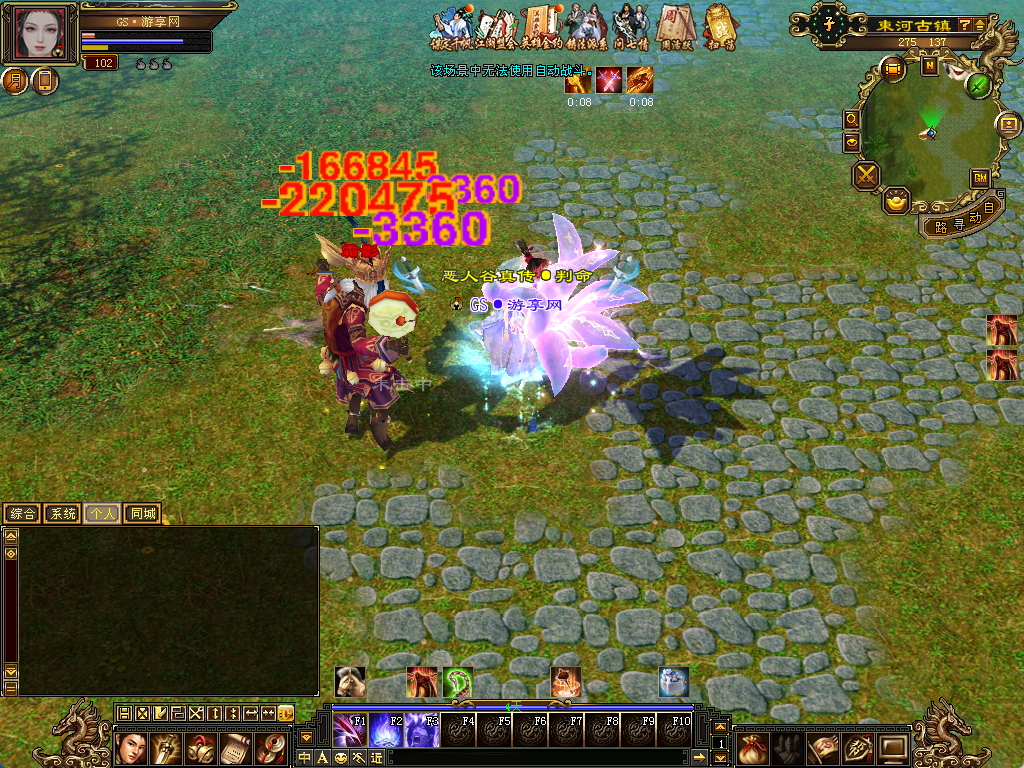Switch to the 系统 chat tab
The width and height of the screenshot is (1024, 768).
pos(62,514)
